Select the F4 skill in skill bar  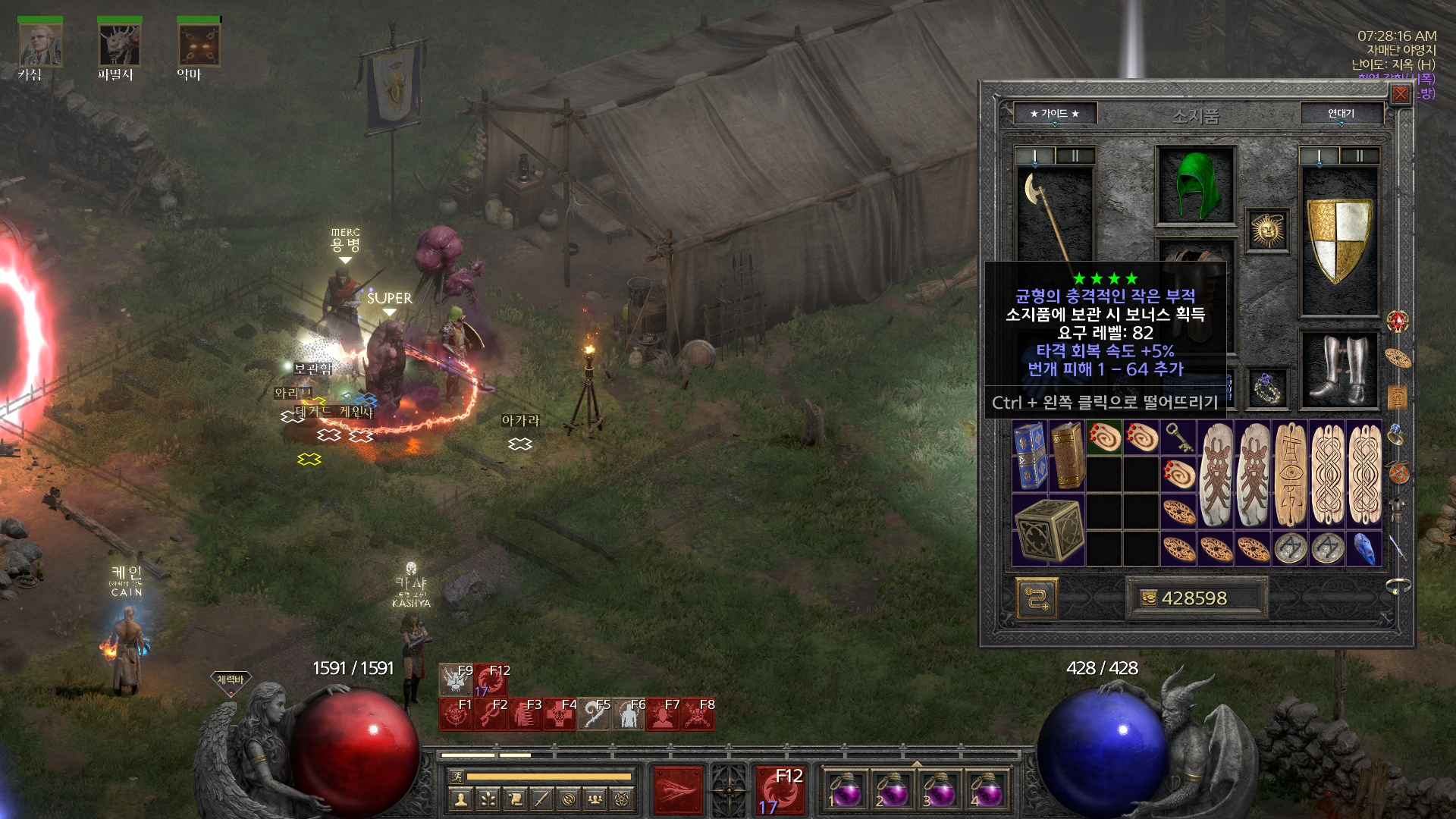click(x=560, y=714)
